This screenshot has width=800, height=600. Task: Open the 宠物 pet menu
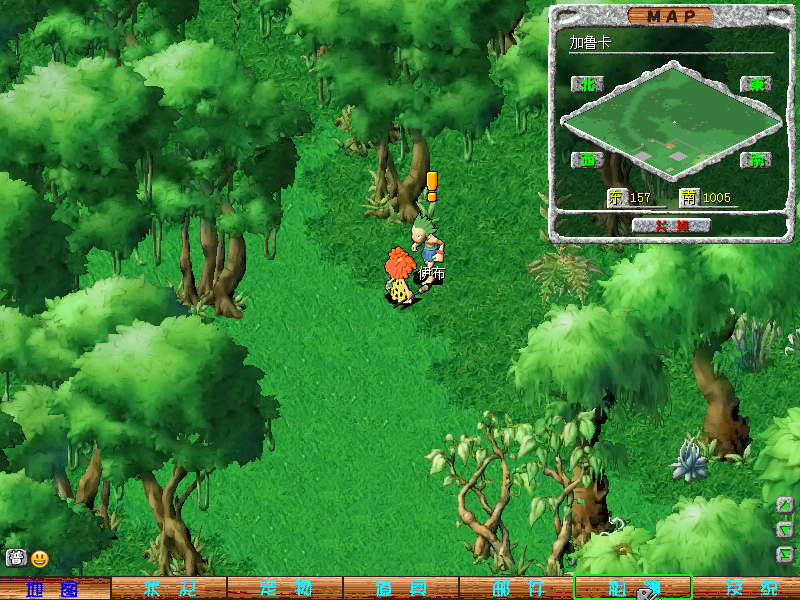click(285, 589)
